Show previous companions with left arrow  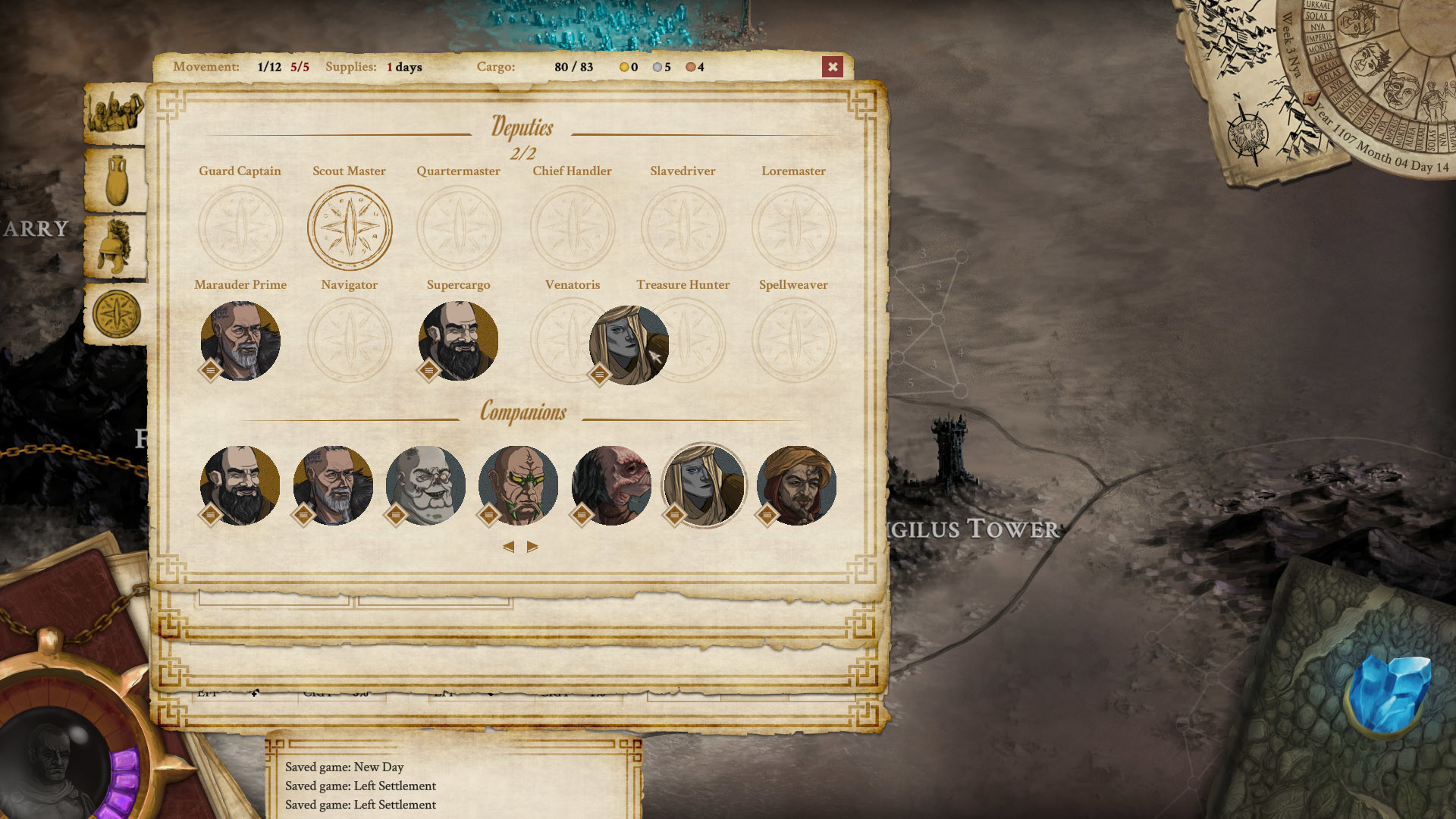508,547
